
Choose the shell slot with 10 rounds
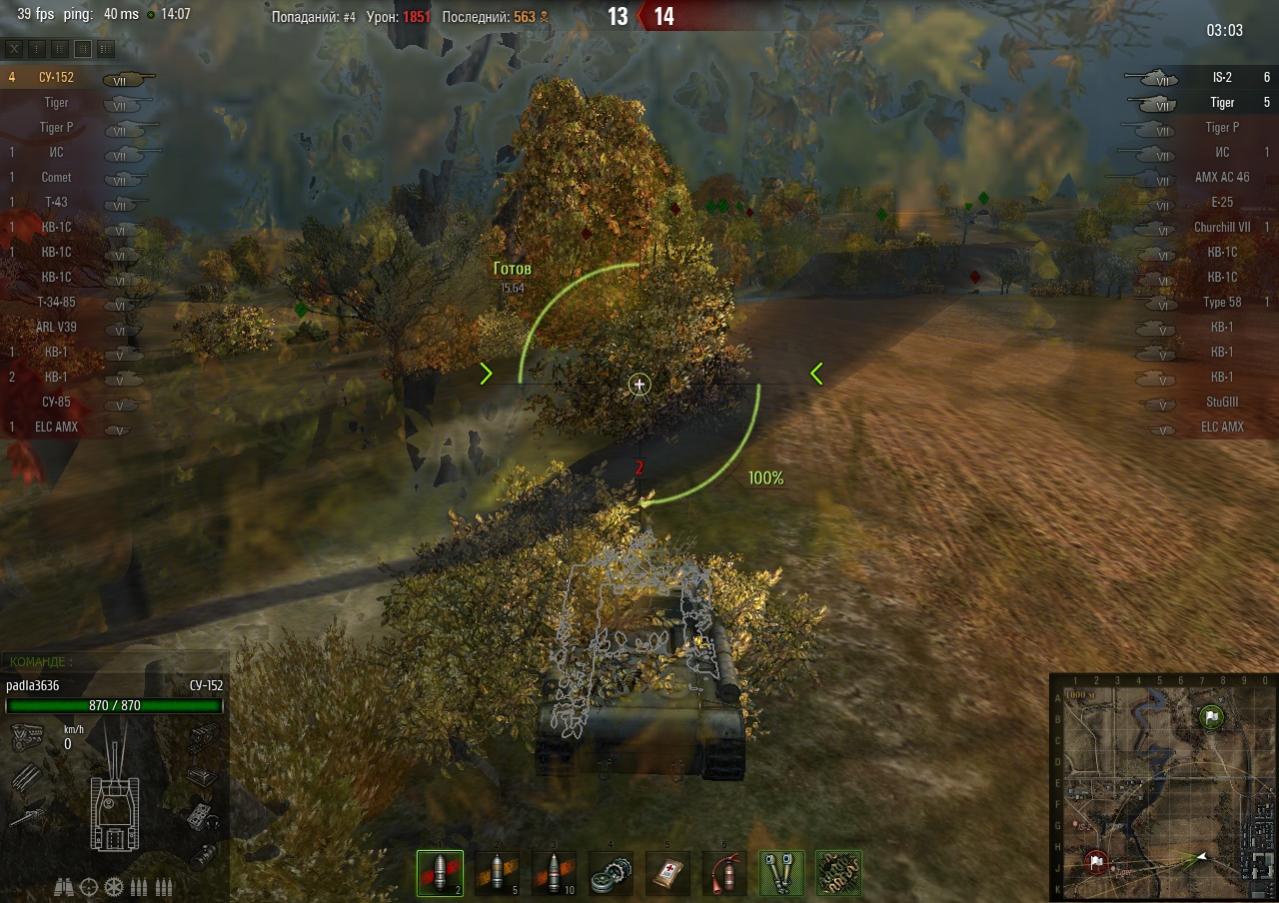tap(554, 873)
